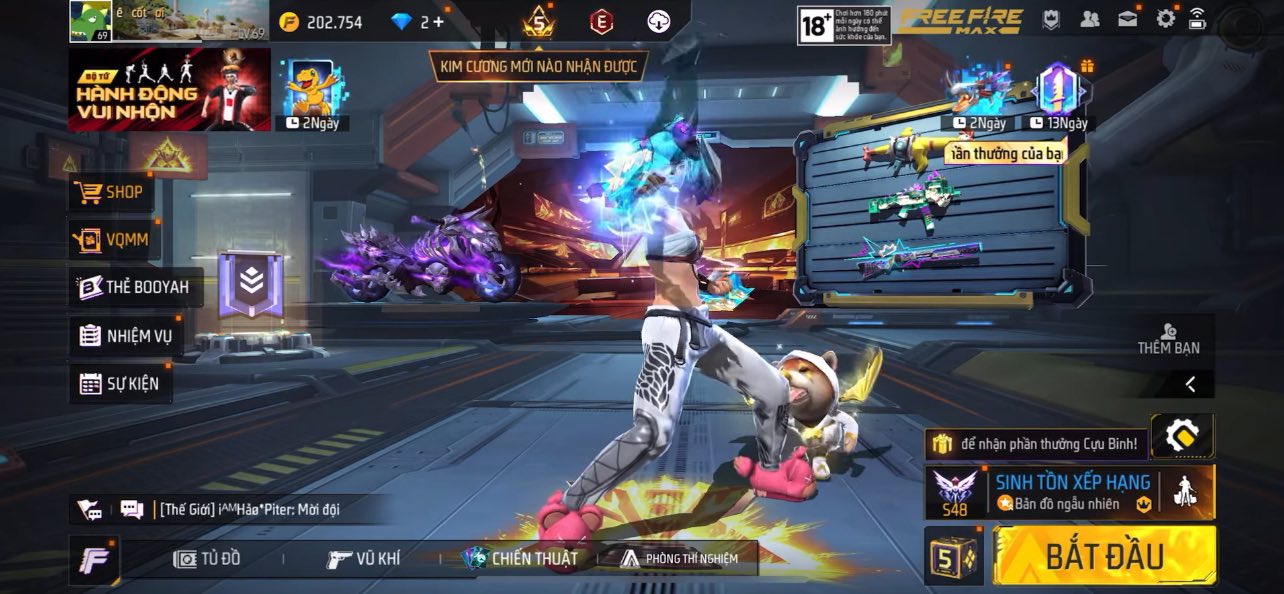Open the friends list icon
This screenshot has width=1284, height=594.
click(x=1090, y=19)
